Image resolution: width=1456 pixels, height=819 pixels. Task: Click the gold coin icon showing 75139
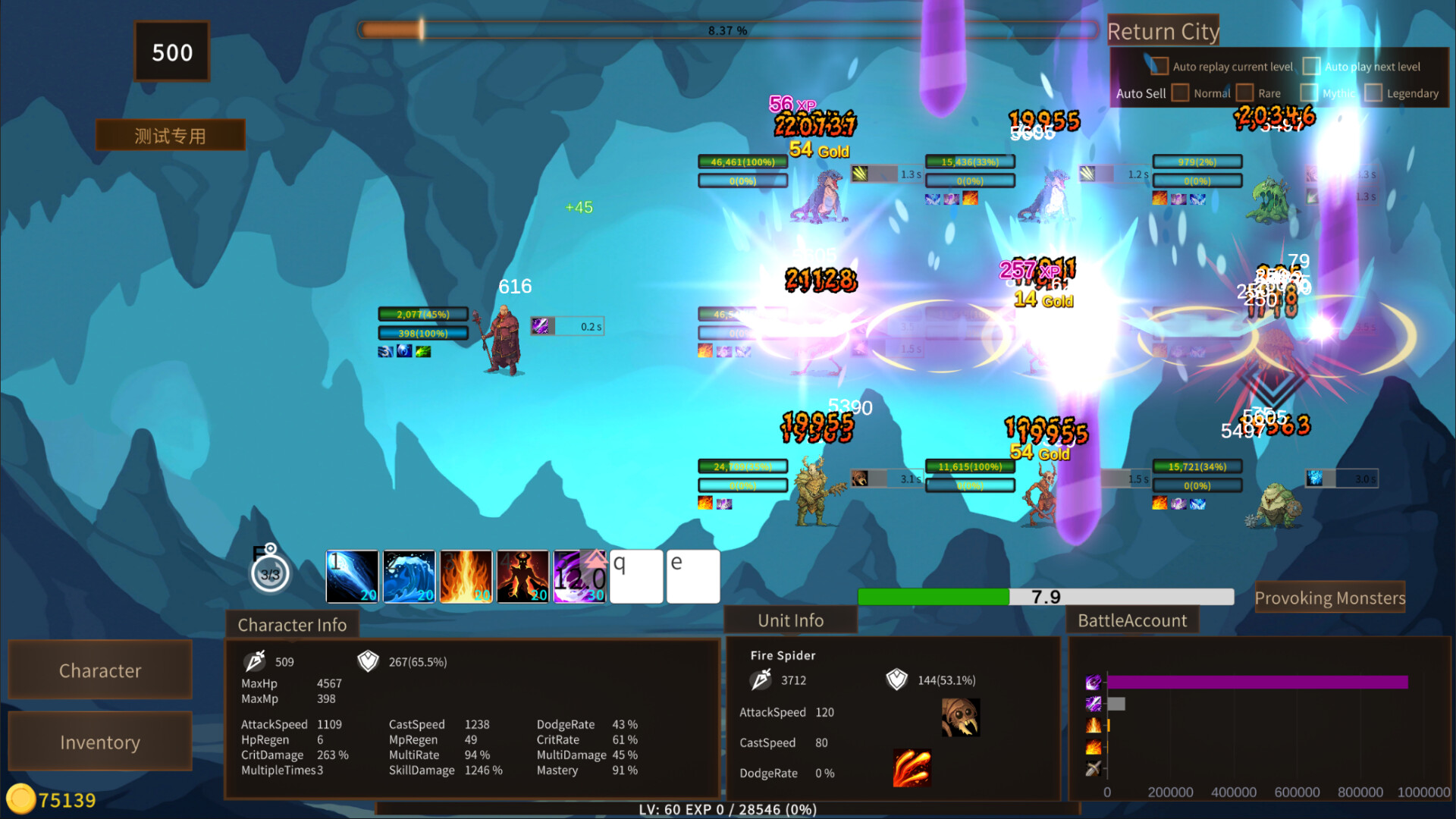coord(23,799)
